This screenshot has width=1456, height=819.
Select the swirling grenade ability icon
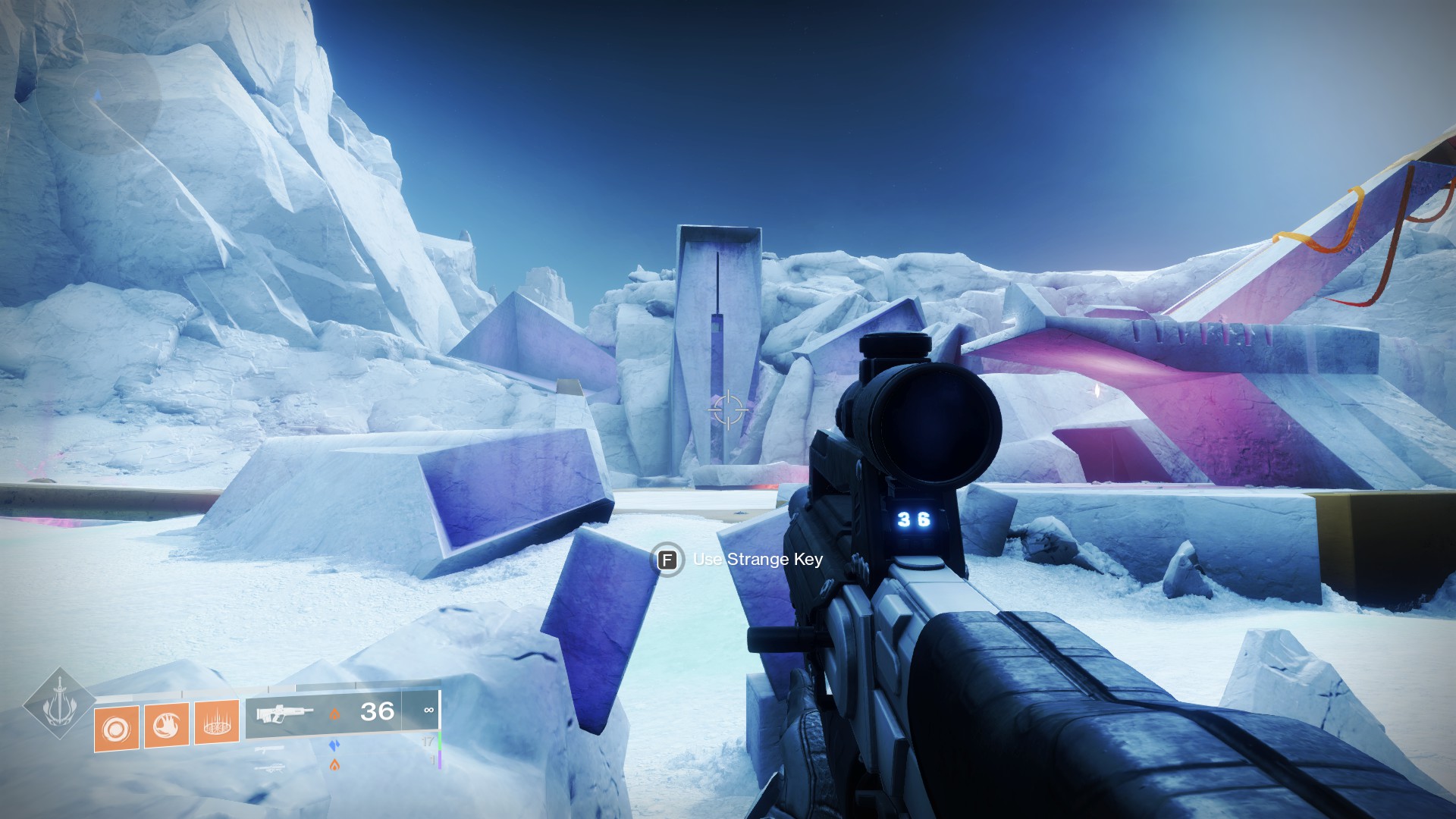[x=116, y=729]
